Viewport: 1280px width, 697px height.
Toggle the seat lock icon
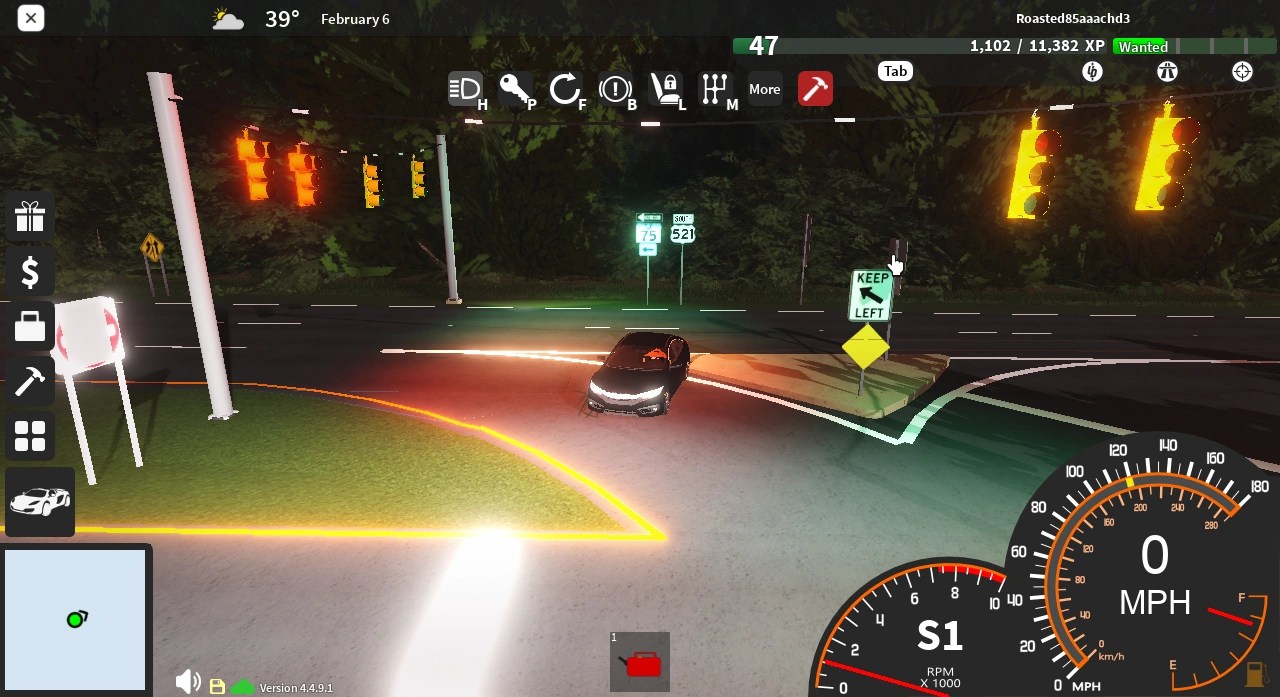click(665, 89)
